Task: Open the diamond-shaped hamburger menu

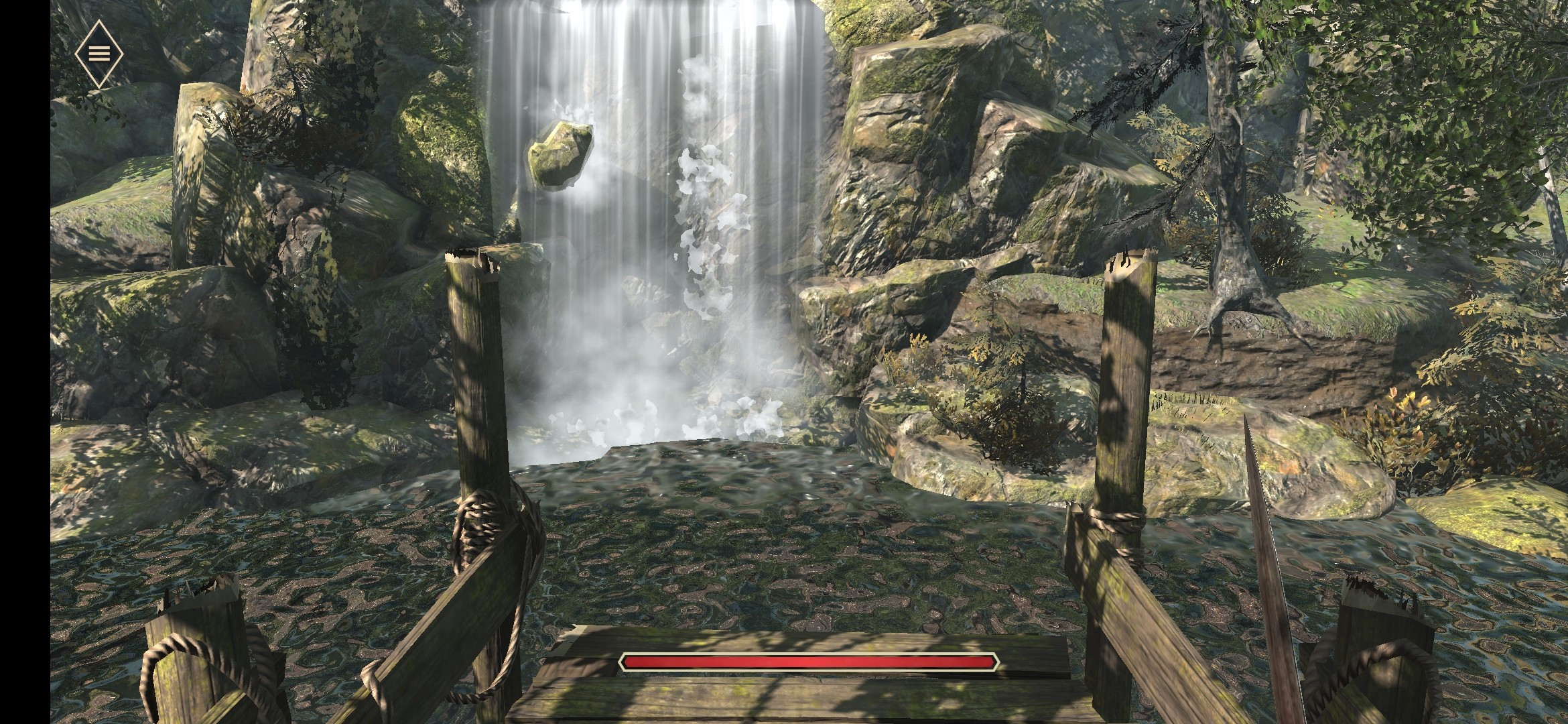Action: coord(99,54)
